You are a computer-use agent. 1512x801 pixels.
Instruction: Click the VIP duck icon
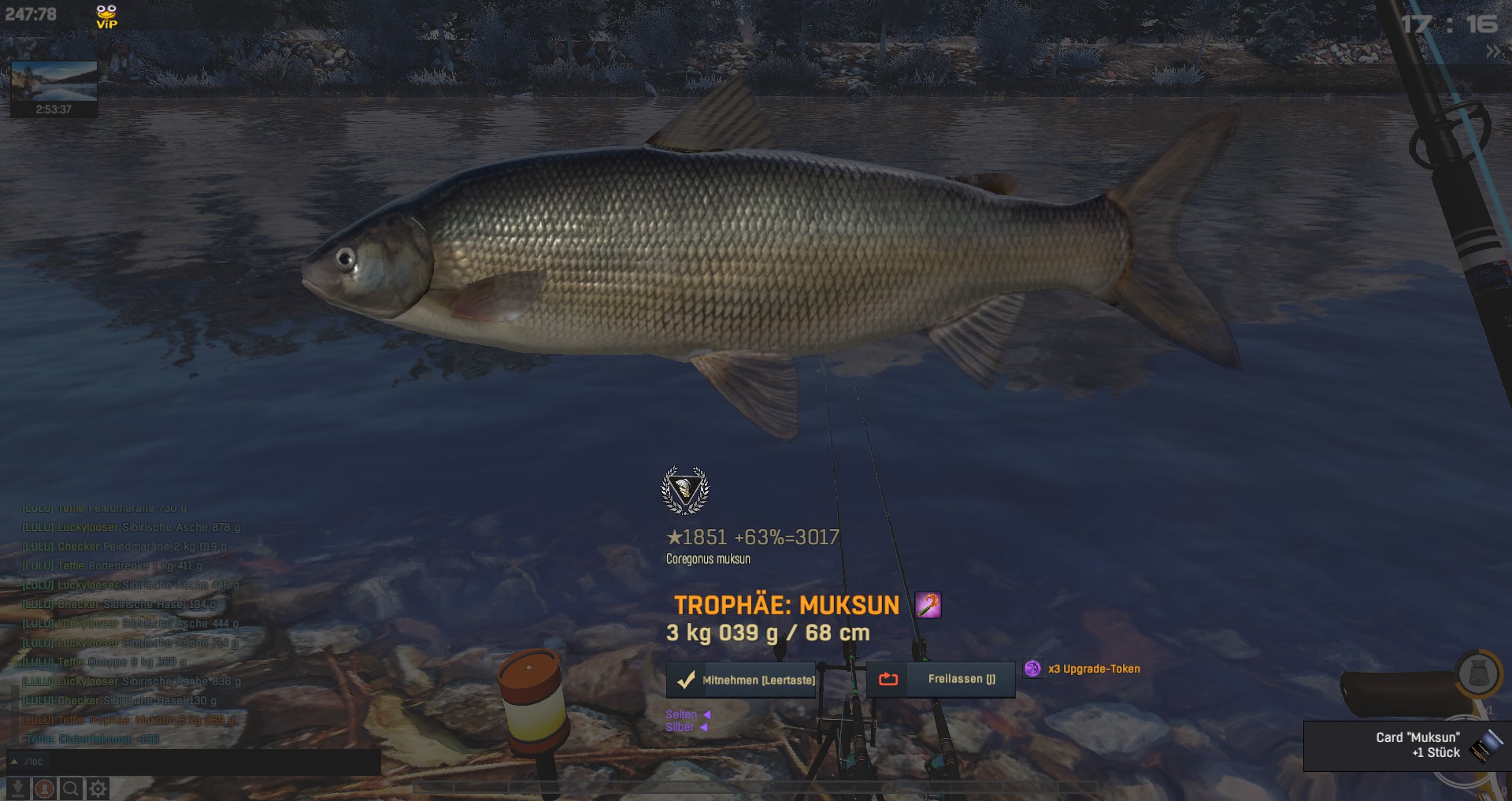(106, 16)
